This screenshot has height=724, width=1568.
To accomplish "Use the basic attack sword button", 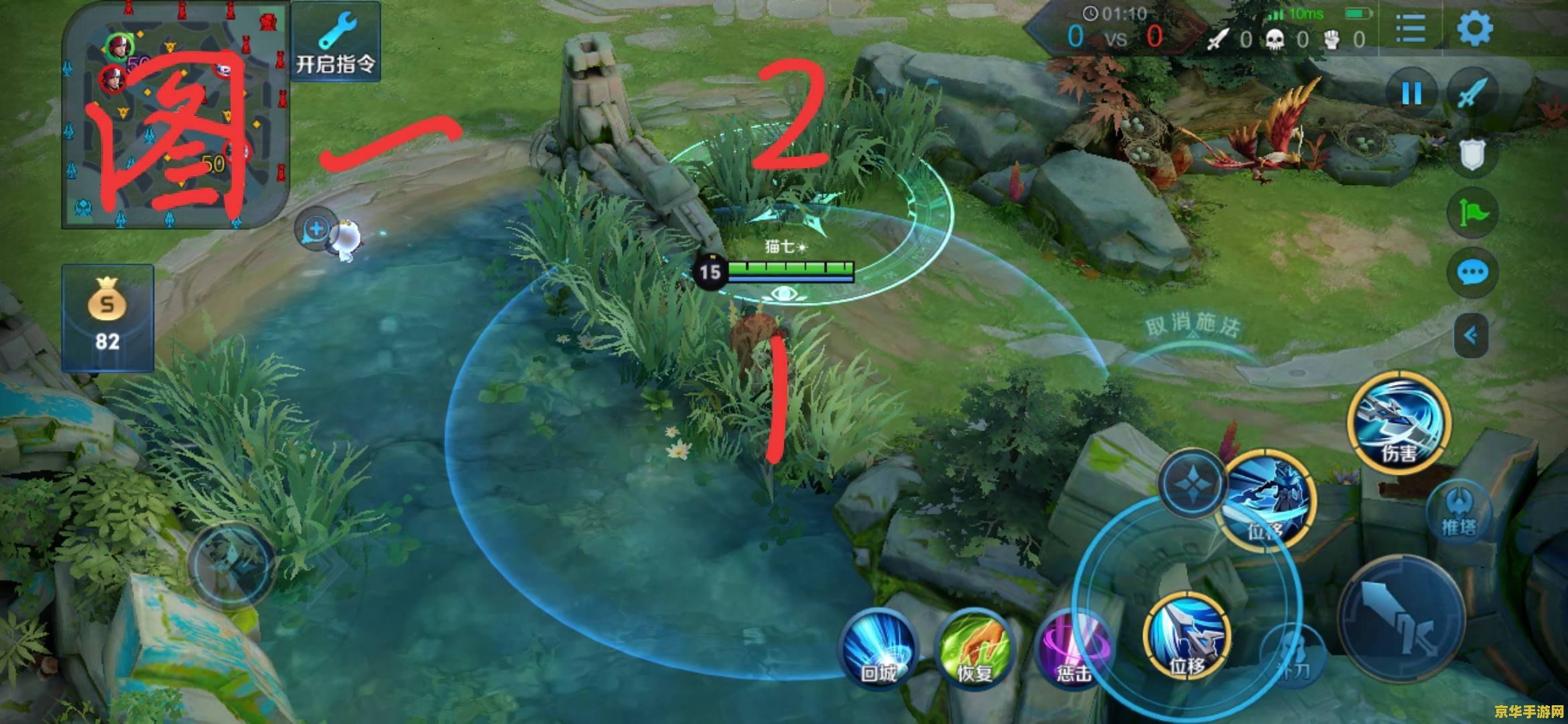I will [x=1400, y=620].
